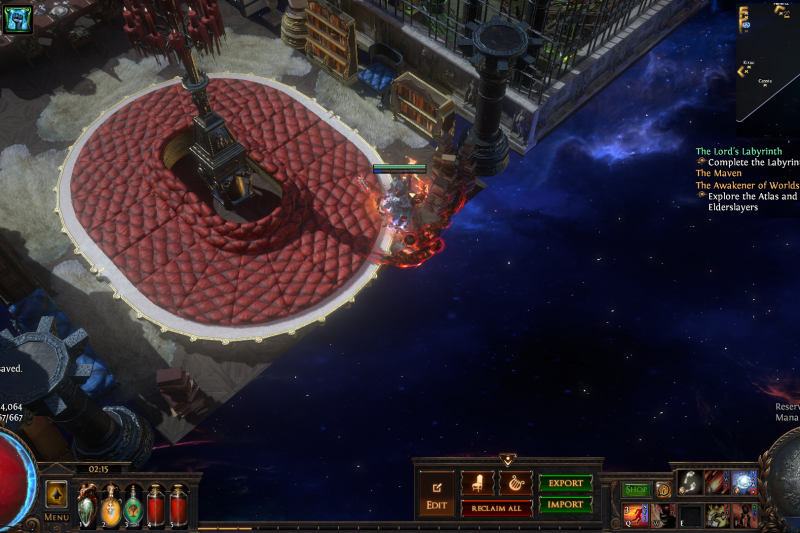This screenshot has width=800, height=533.
Task: Activate the blue orb skill icon
Action: [745, 483]
